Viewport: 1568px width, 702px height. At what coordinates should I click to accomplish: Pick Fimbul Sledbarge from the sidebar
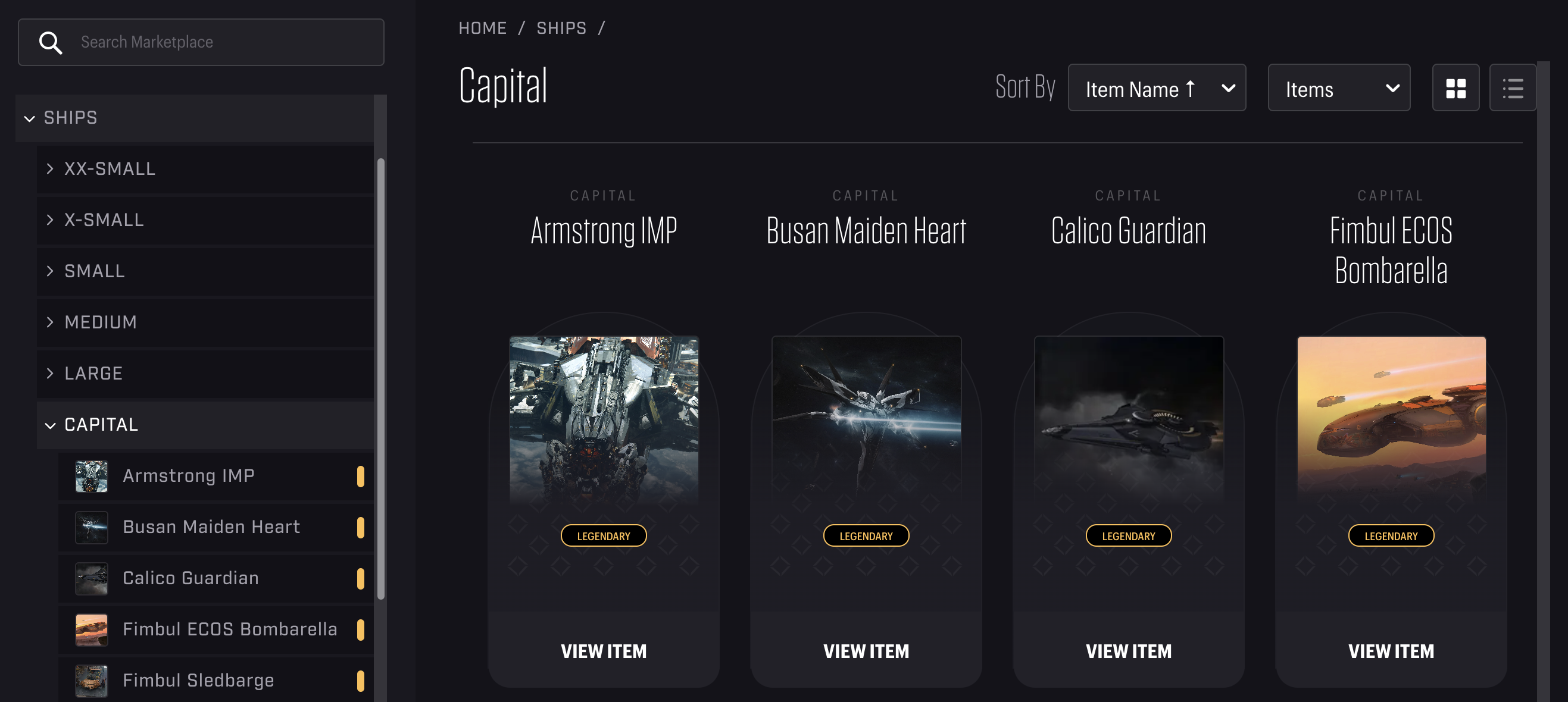pyautogui.click(x=198, y=679)
